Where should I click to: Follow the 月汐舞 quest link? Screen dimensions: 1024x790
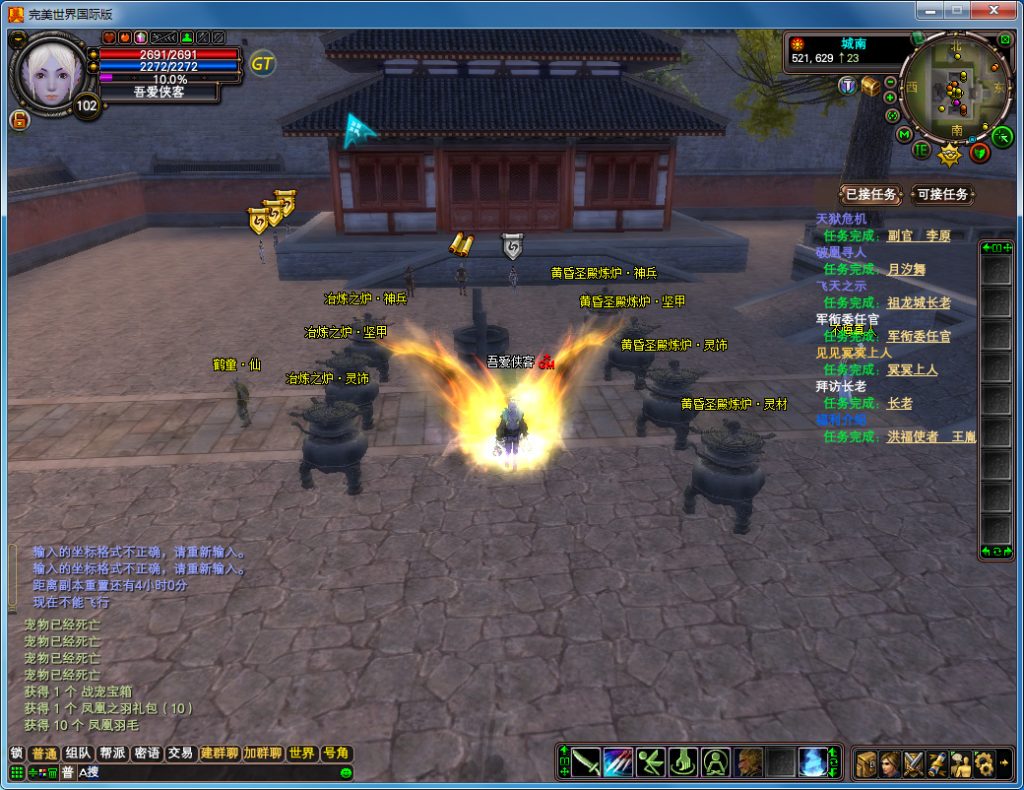pos(906,269)
